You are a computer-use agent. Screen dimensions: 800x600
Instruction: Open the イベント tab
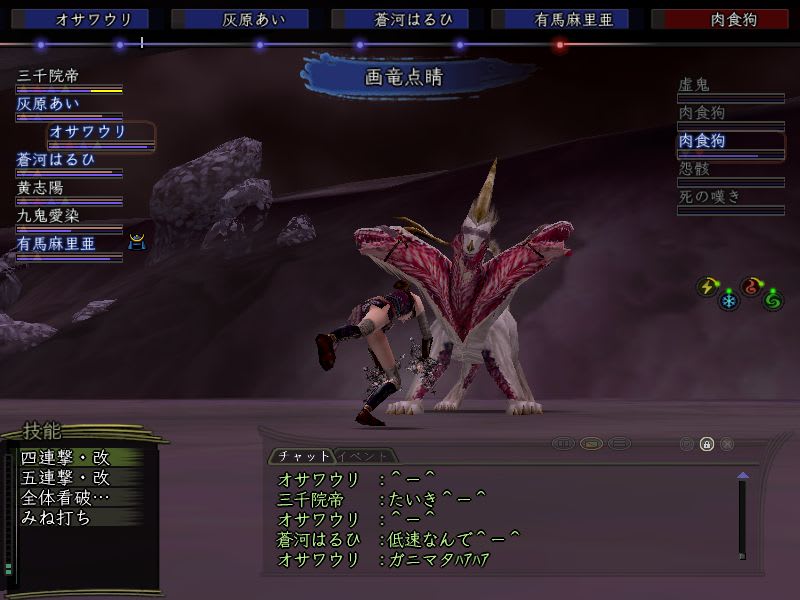click(x=364, y=456)
